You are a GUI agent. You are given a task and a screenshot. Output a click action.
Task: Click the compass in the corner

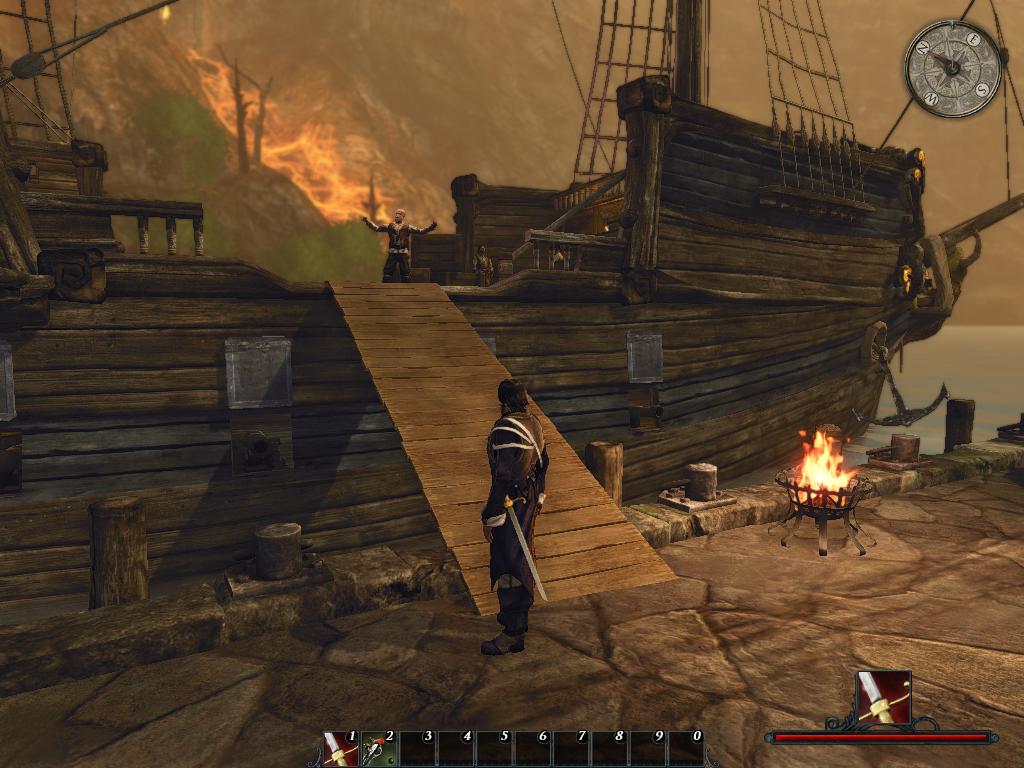click(952, 68)
